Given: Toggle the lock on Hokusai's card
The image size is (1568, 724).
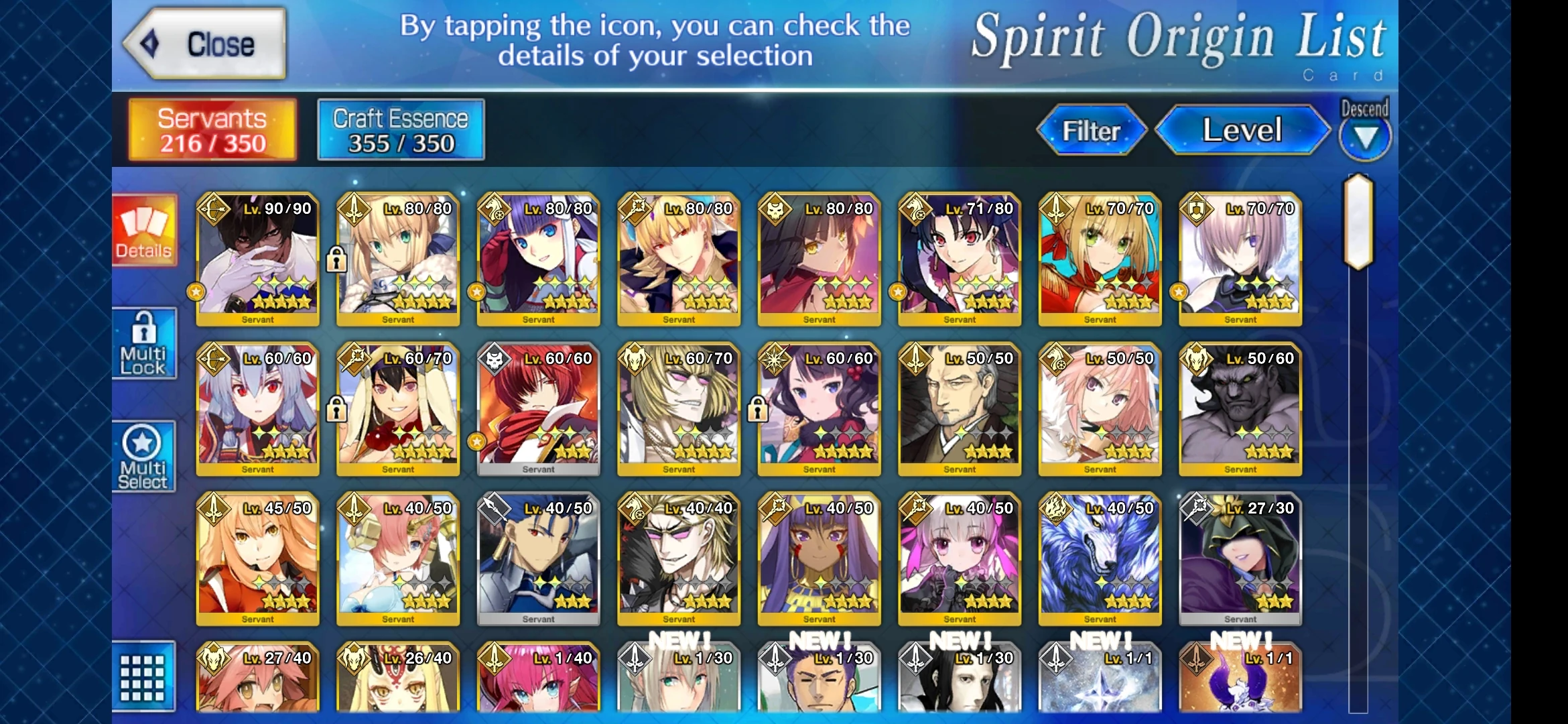Looking at the screenshot, I should click(759, 409).
